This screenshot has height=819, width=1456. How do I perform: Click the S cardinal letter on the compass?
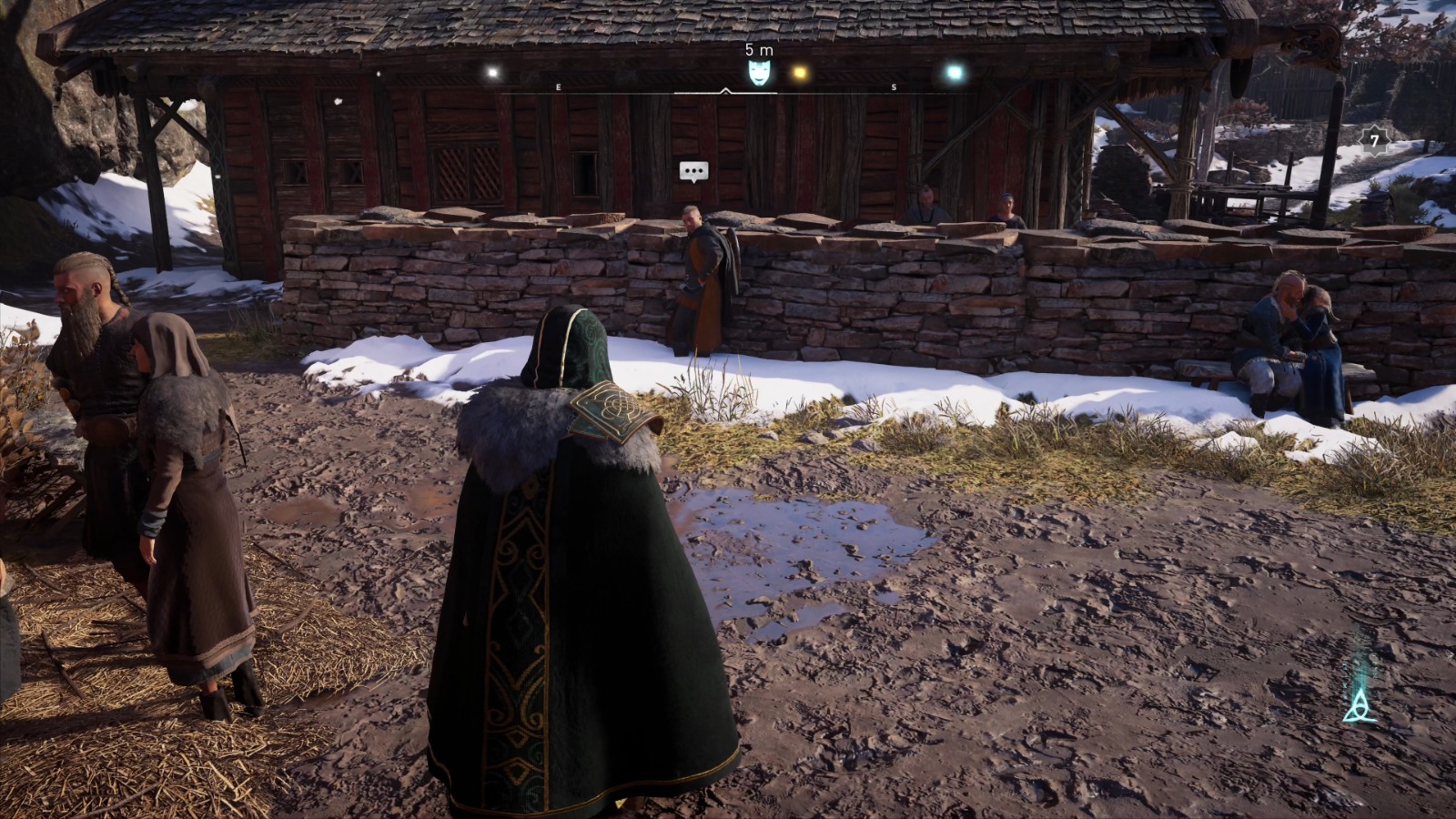[x=896, y=87]
